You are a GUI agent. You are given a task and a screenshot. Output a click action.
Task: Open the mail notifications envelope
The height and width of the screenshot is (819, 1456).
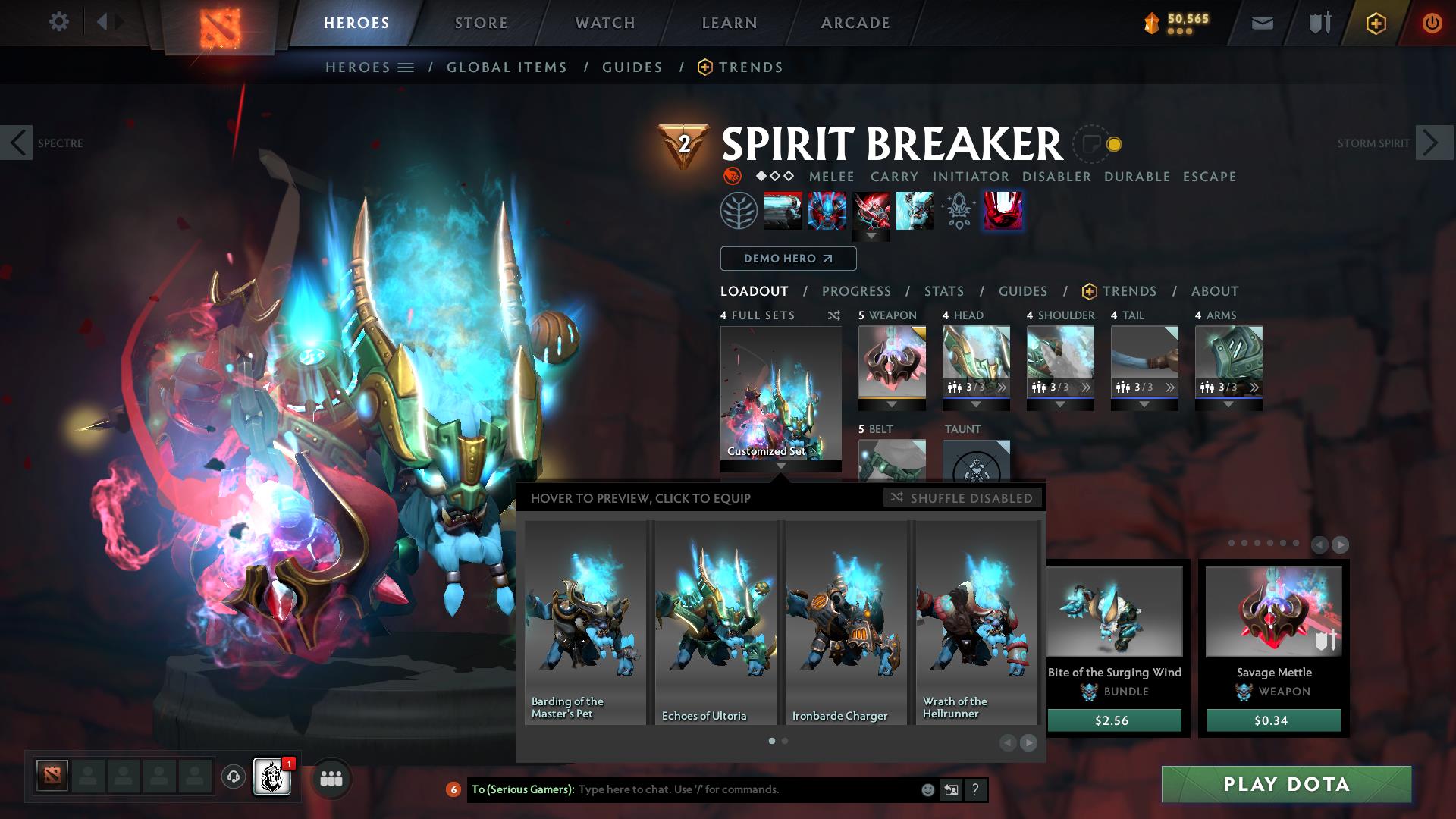[1262, 22]
